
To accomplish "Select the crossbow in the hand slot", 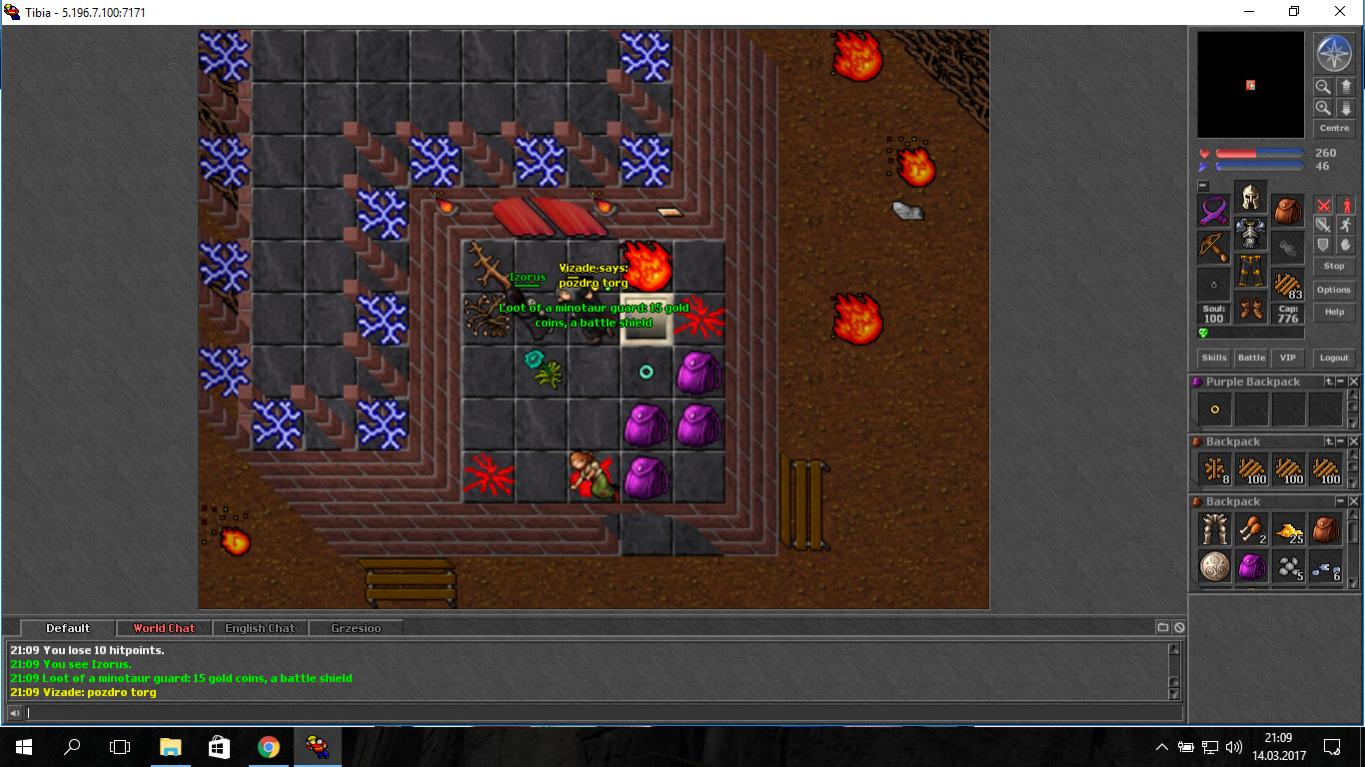I will (1214, 247).
